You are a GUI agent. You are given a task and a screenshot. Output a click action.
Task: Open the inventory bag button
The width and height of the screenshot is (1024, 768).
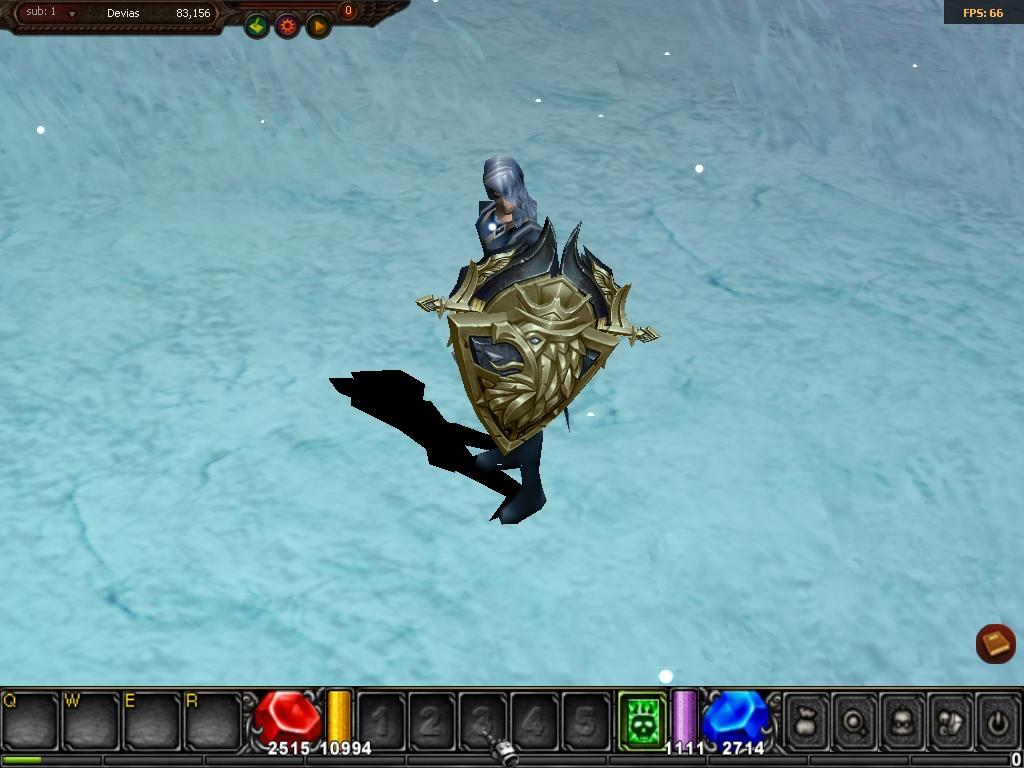pyautogui.click(x=807, y=720)
